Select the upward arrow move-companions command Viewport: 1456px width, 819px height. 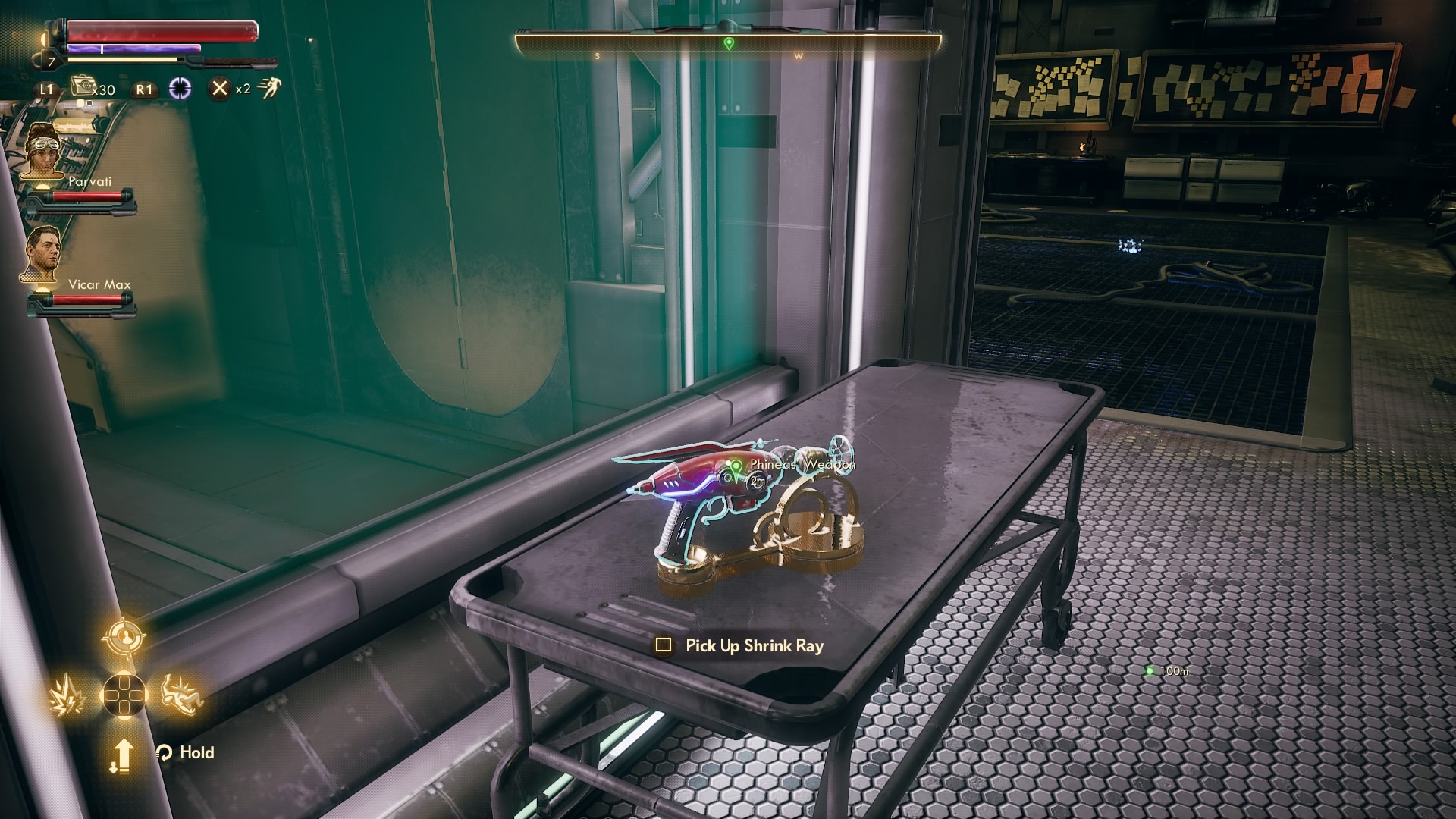tap(122, 755)
